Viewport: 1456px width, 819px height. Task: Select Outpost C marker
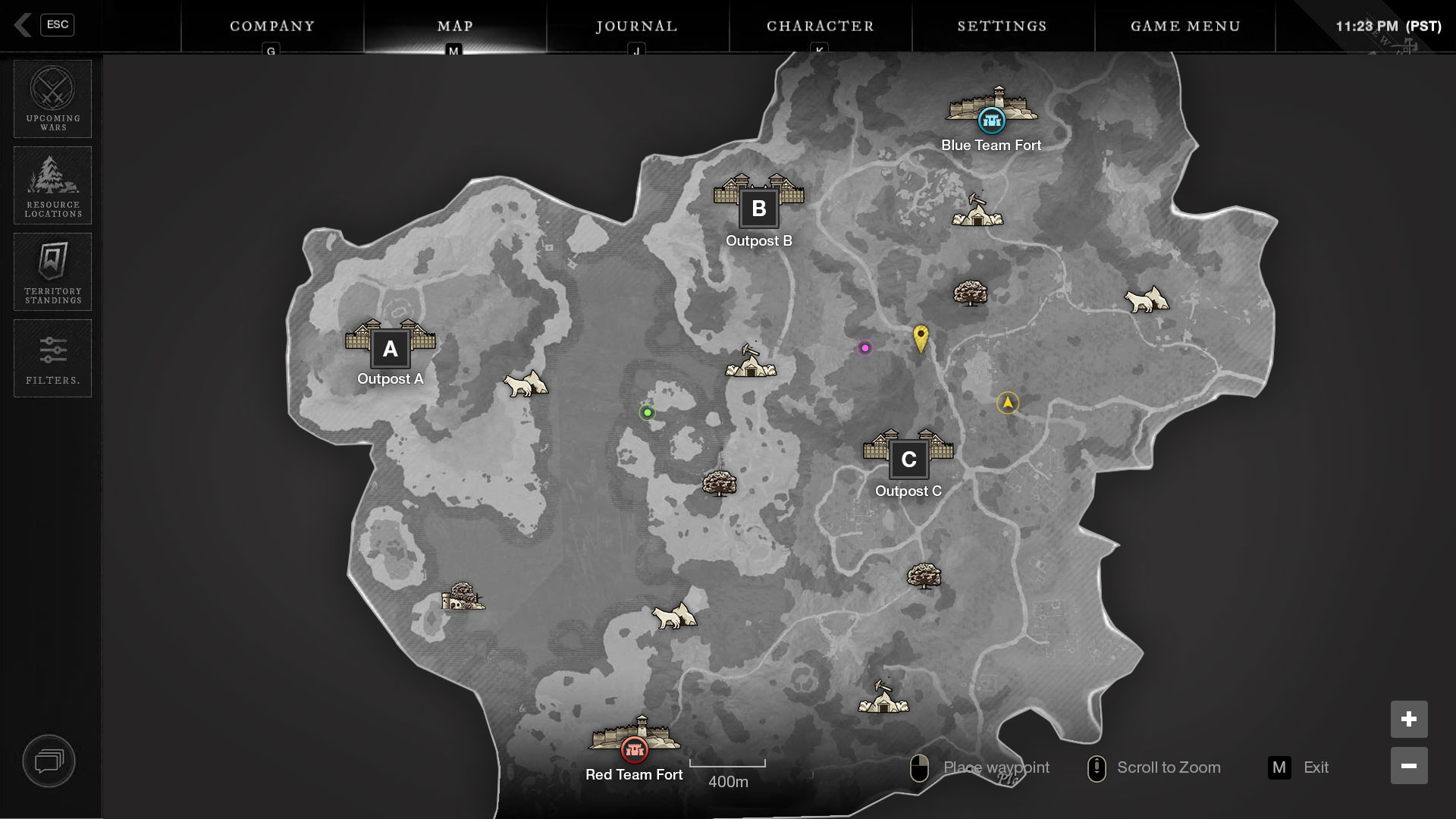(908, 459)
